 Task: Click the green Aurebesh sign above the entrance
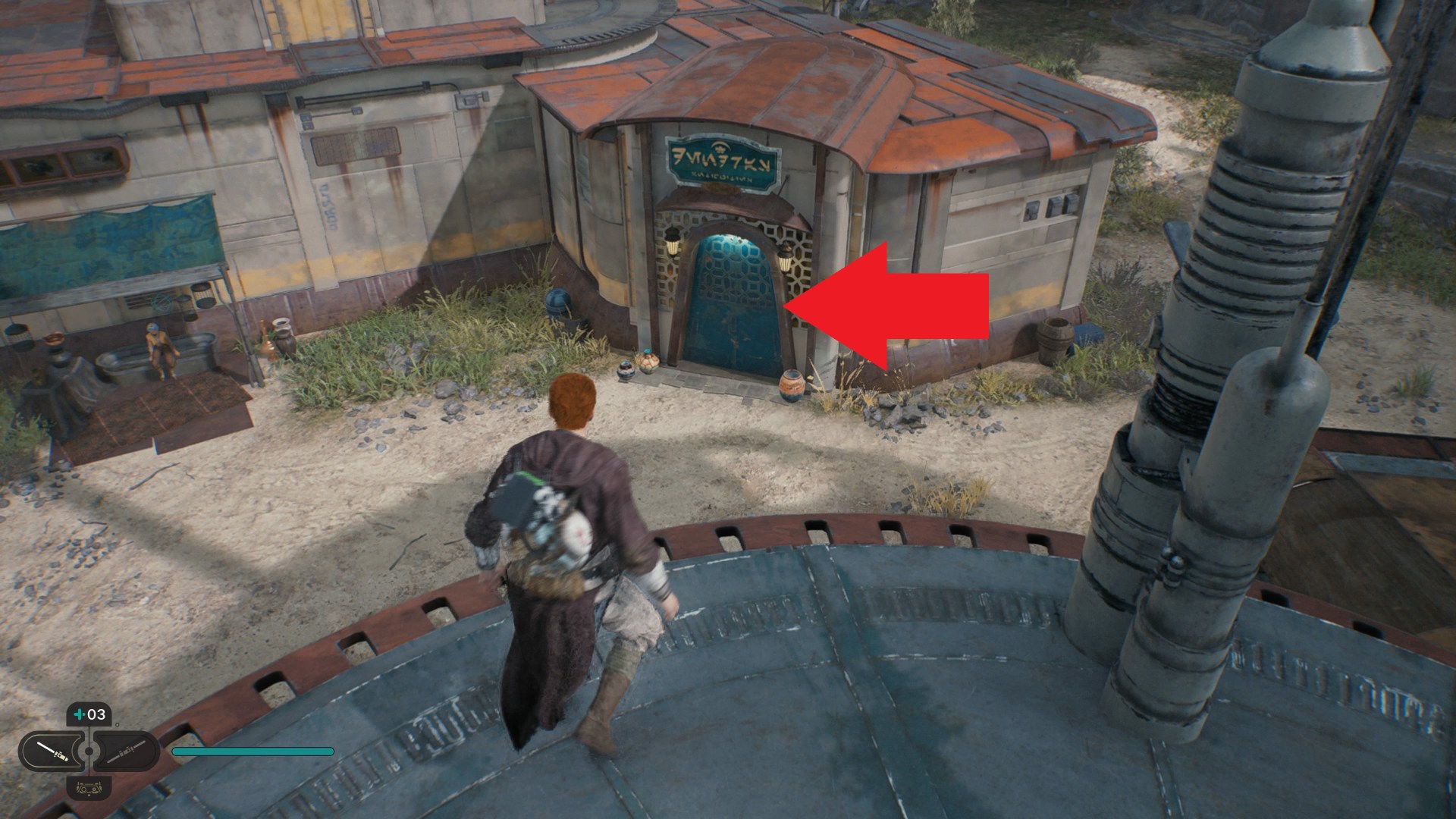coord(720,159)
